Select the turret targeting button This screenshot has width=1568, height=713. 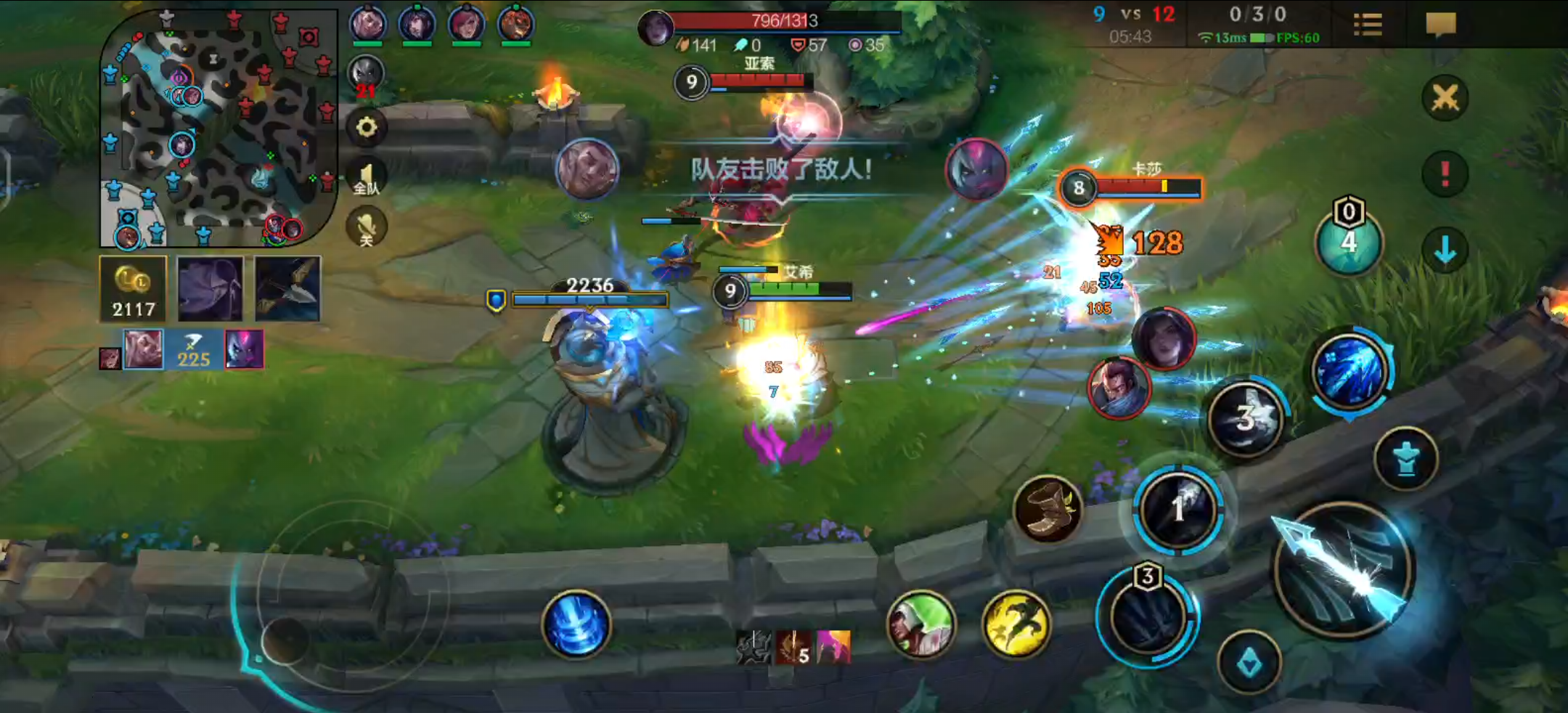tap(1405, 459)
